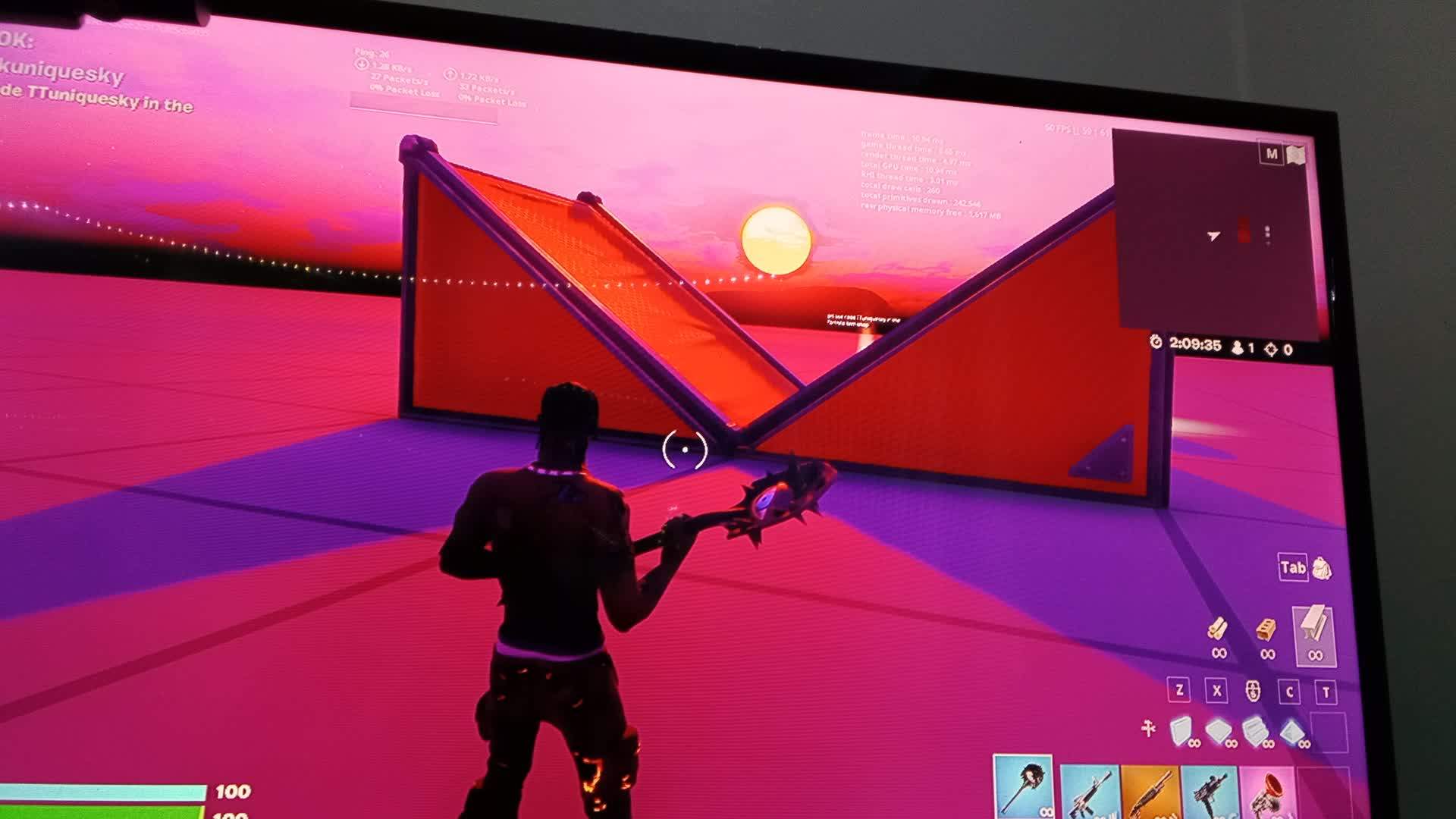Select the wood building material icon
This screenshot has width=1456, height=819.
1219,628
